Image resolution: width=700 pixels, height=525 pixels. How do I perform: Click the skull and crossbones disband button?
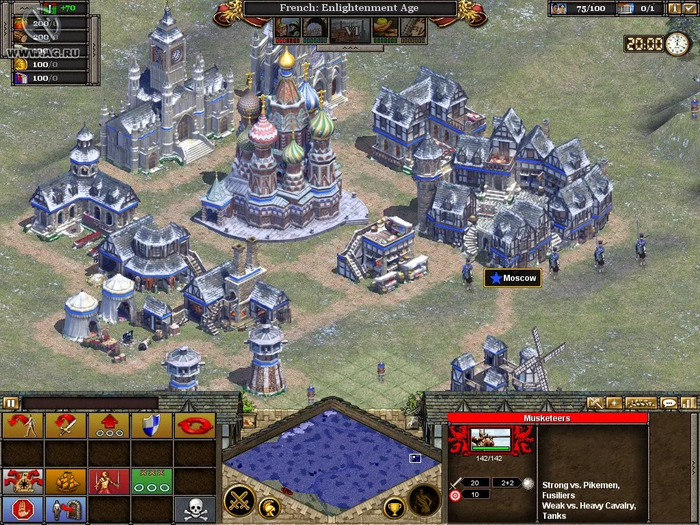tap(194, 509)
